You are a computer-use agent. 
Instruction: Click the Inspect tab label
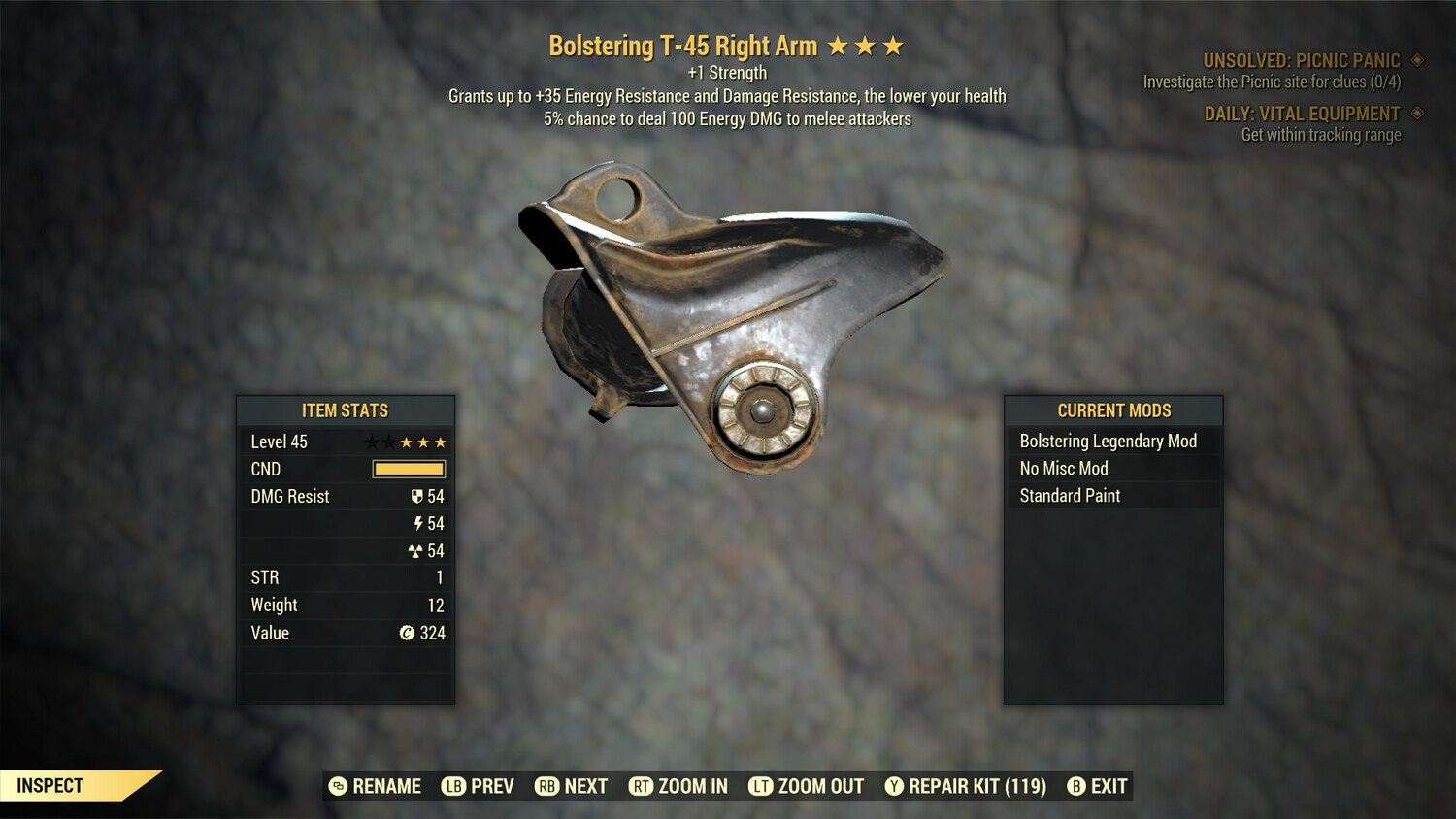coord(50,785)
